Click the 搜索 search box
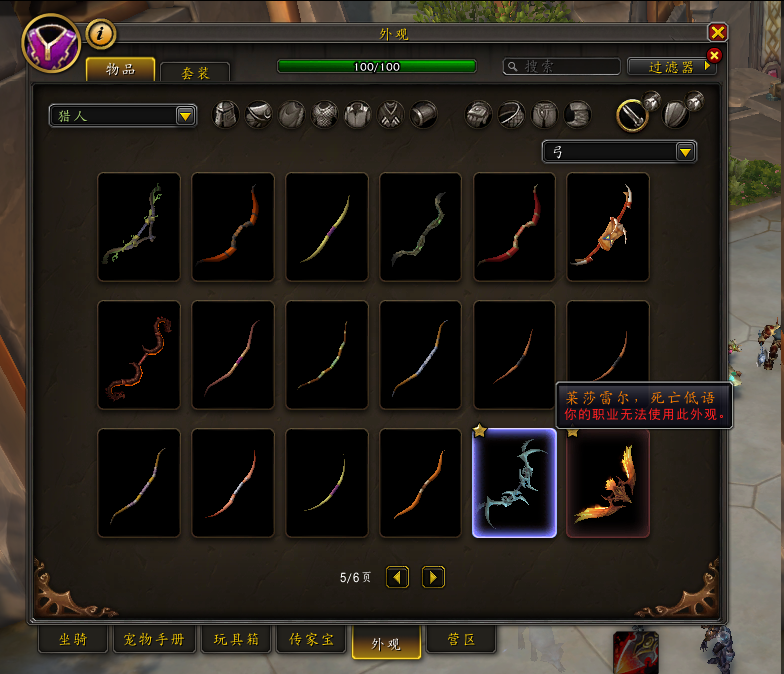 564,67
